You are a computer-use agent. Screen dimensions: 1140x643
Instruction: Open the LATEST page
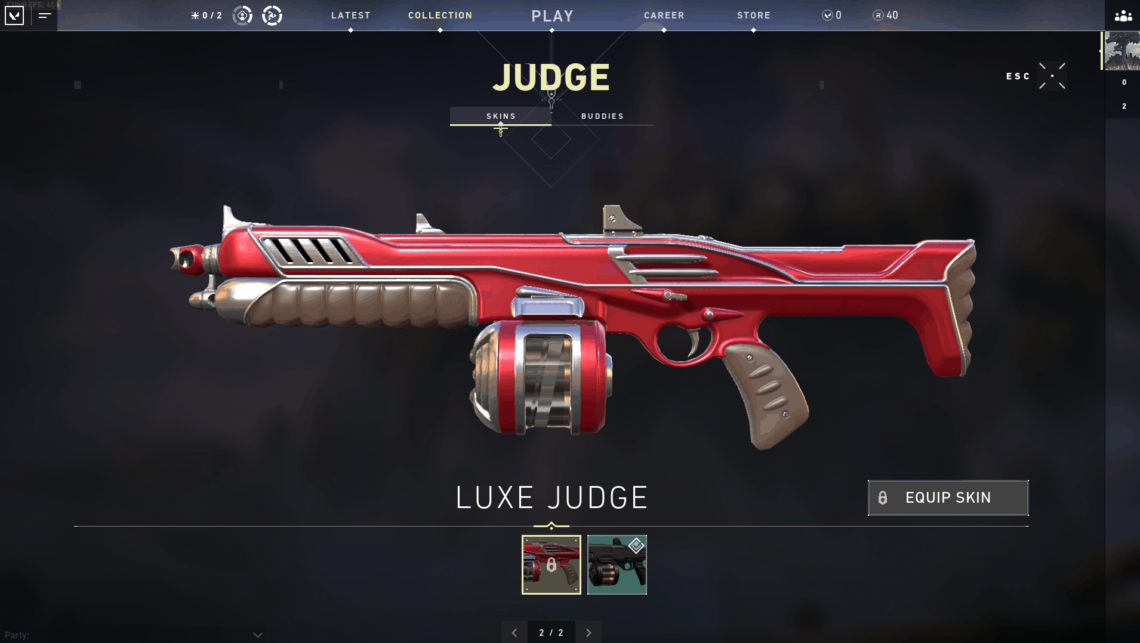coord(350,15)
